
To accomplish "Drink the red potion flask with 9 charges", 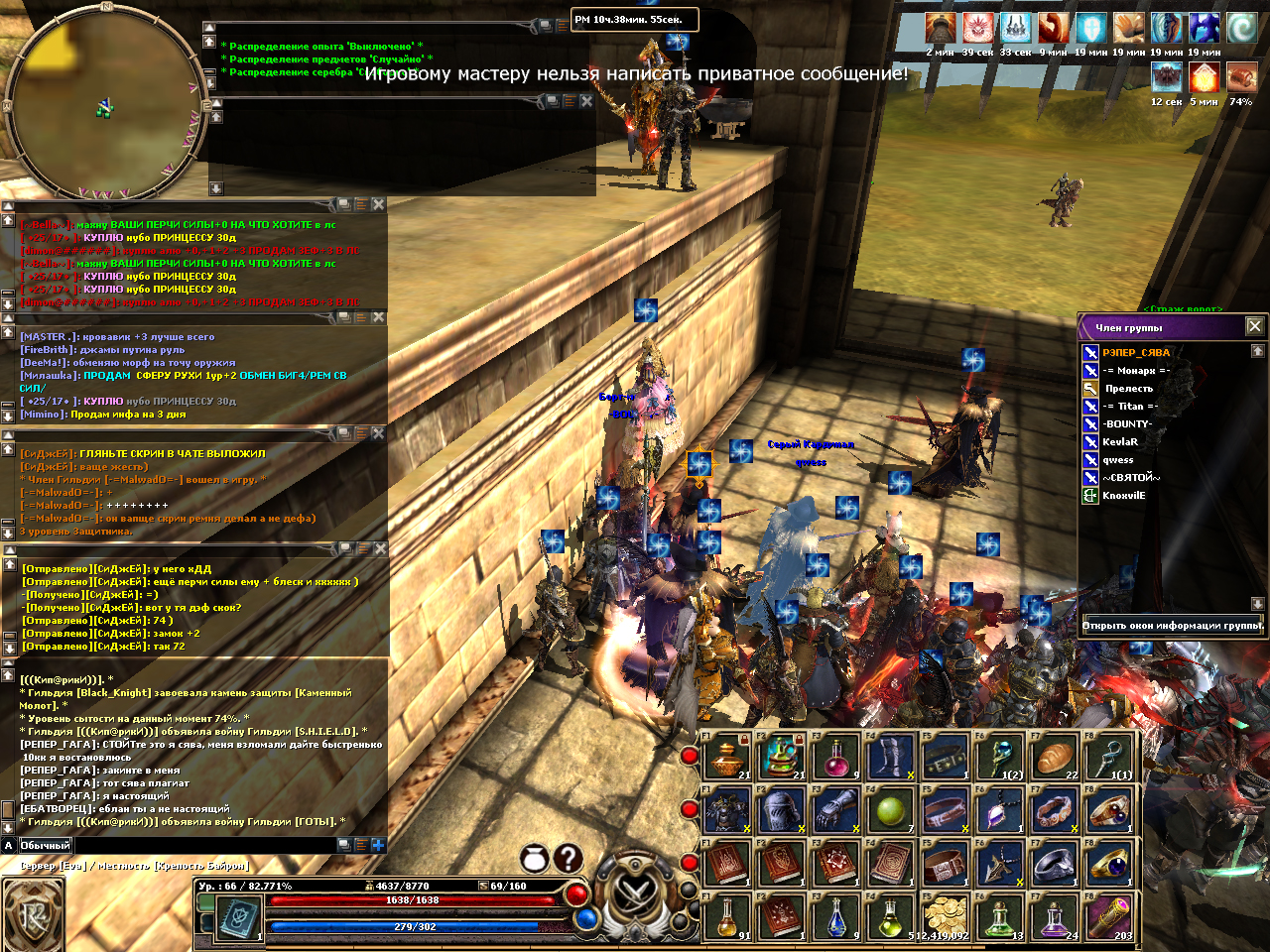I will point(837,759).
